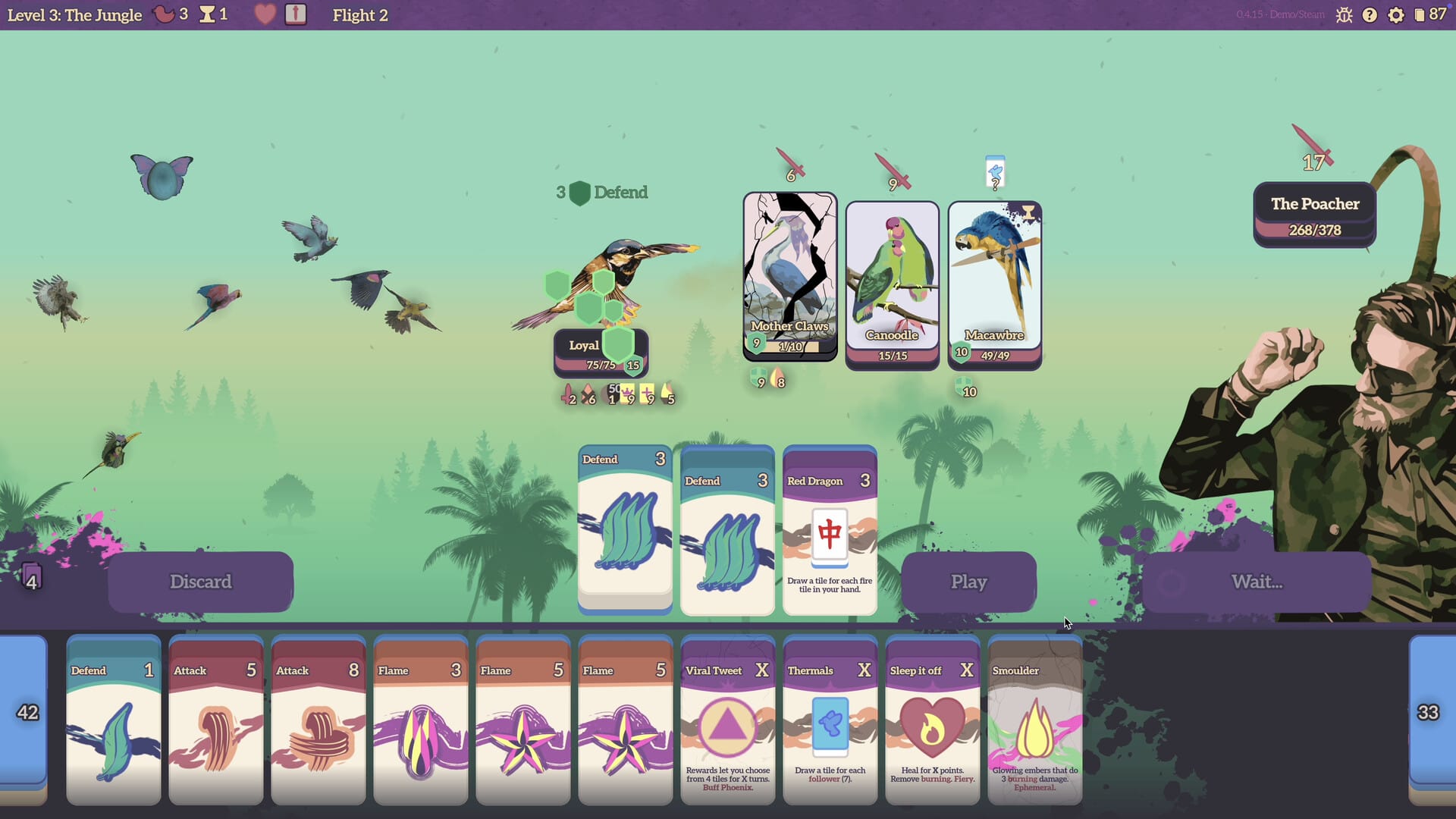This screenshot has height=819, width=1456.
Task: Open the help question mark
Action: coord(1370,15)
